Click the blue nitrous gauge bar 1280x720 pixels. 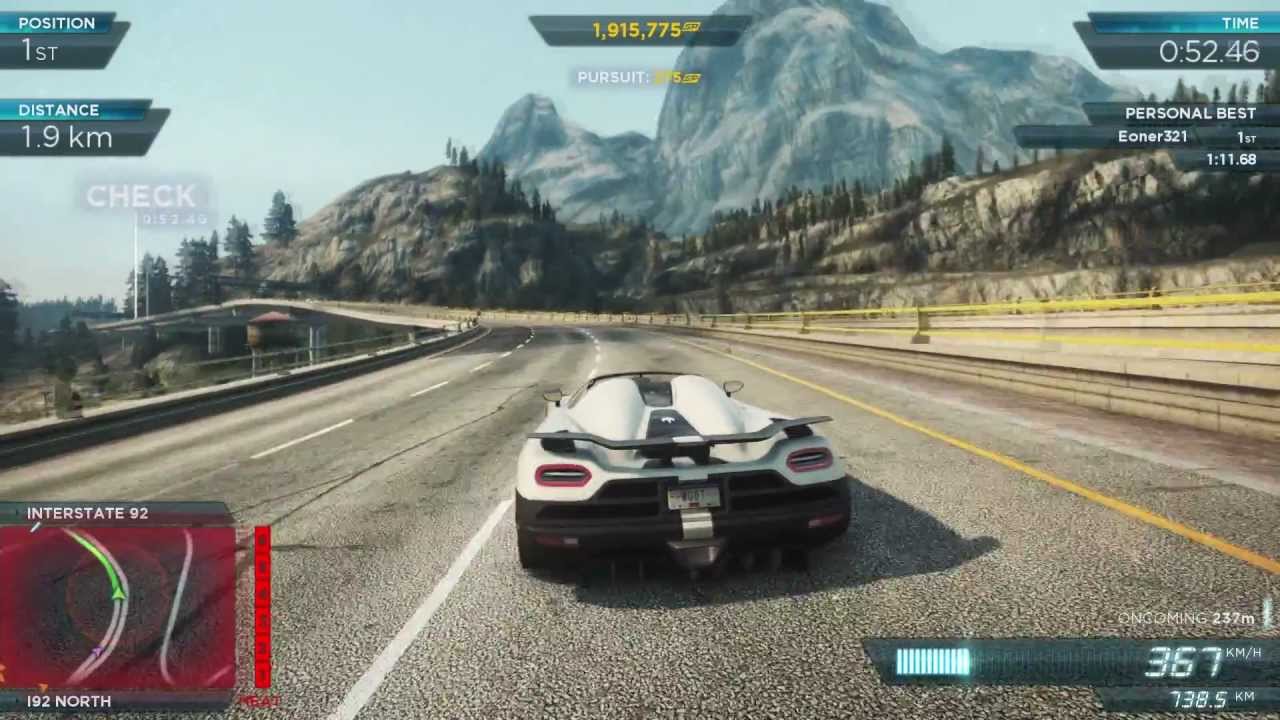935,659
